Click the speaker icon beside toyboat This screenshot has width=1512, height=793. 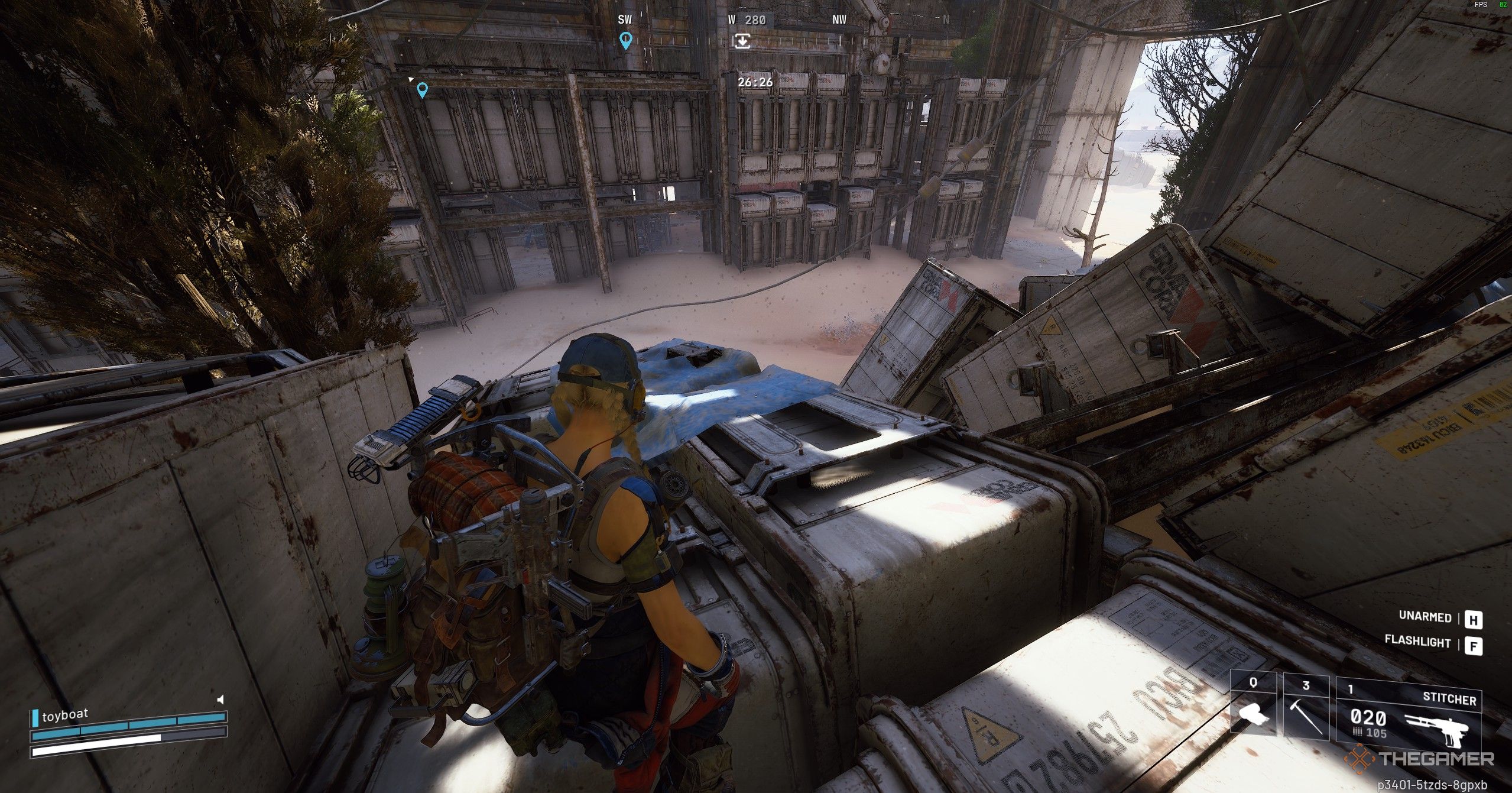point(220,700)
